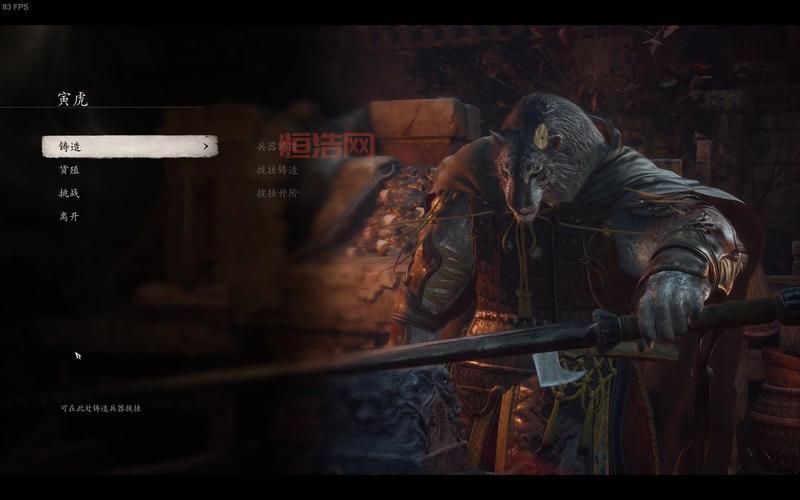
Task: Choose the 挑战 (Challenge) option
Action: [x=69, y=193]
